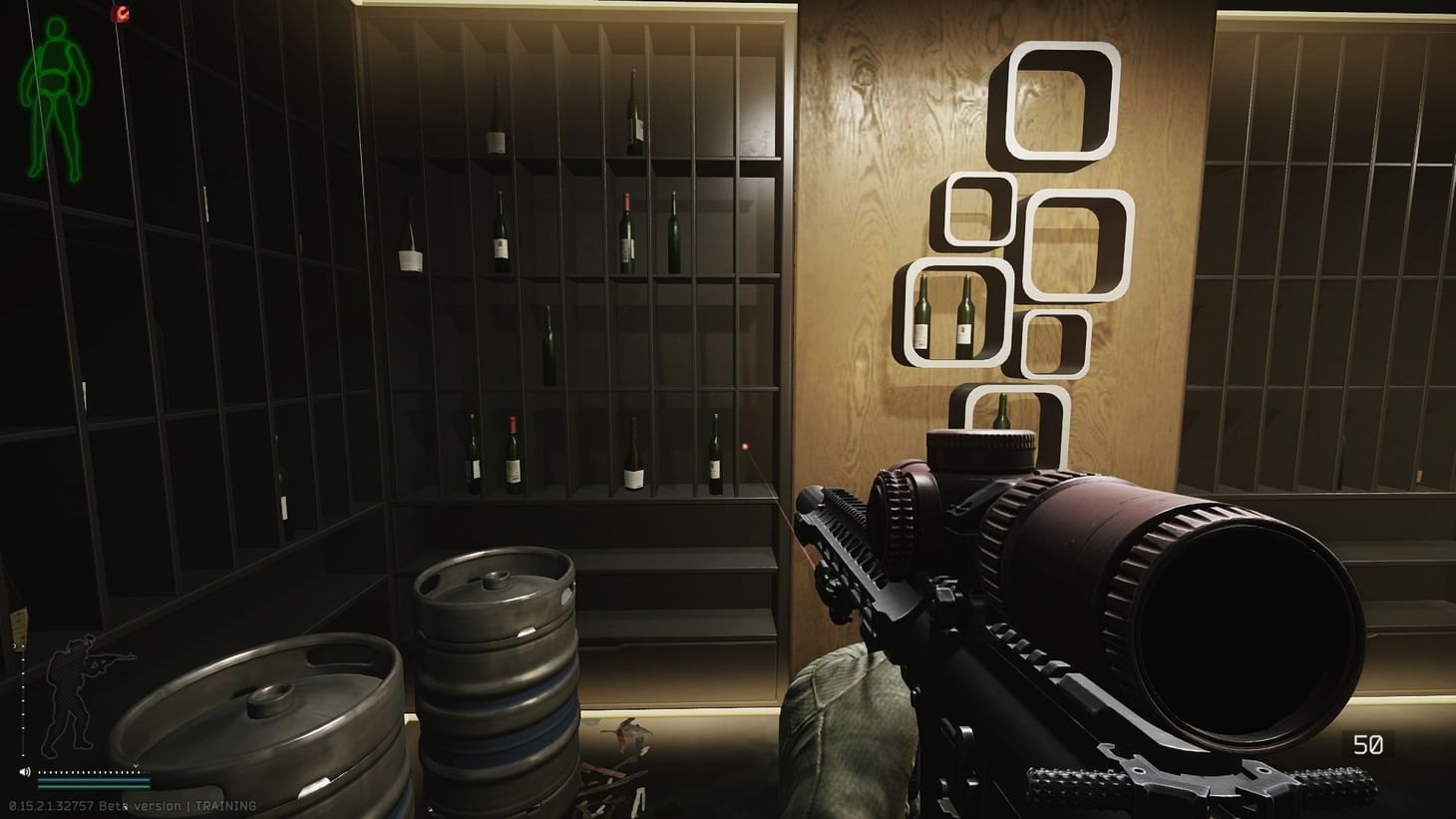Click the speaker icon beside the sound meter
Screen dimensions: 1456x819
click(25, 772)
